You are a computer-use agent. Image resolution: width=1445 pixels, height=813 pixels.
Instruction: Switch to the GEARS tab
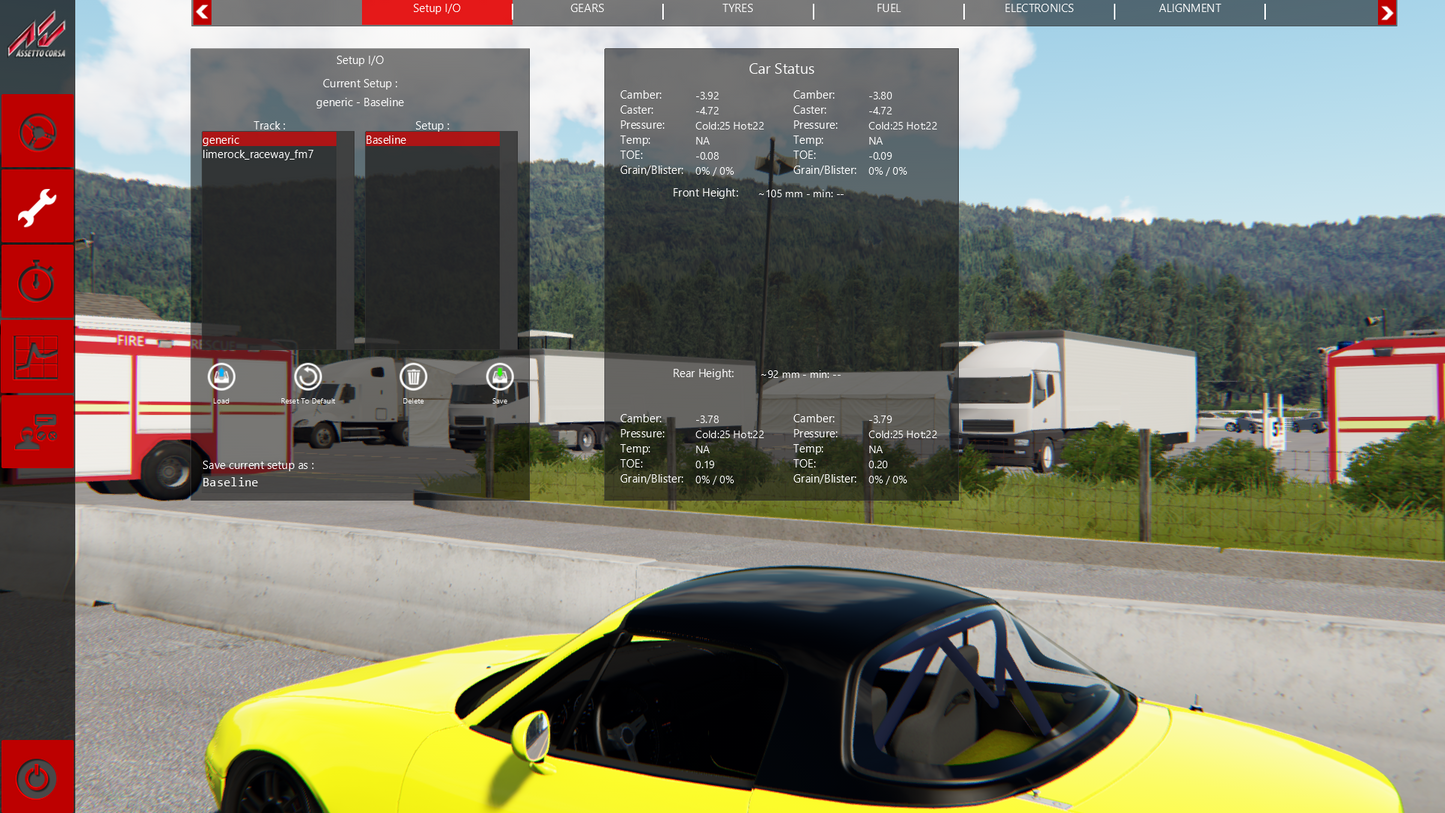pyautogui.click(x=586, y=9)
